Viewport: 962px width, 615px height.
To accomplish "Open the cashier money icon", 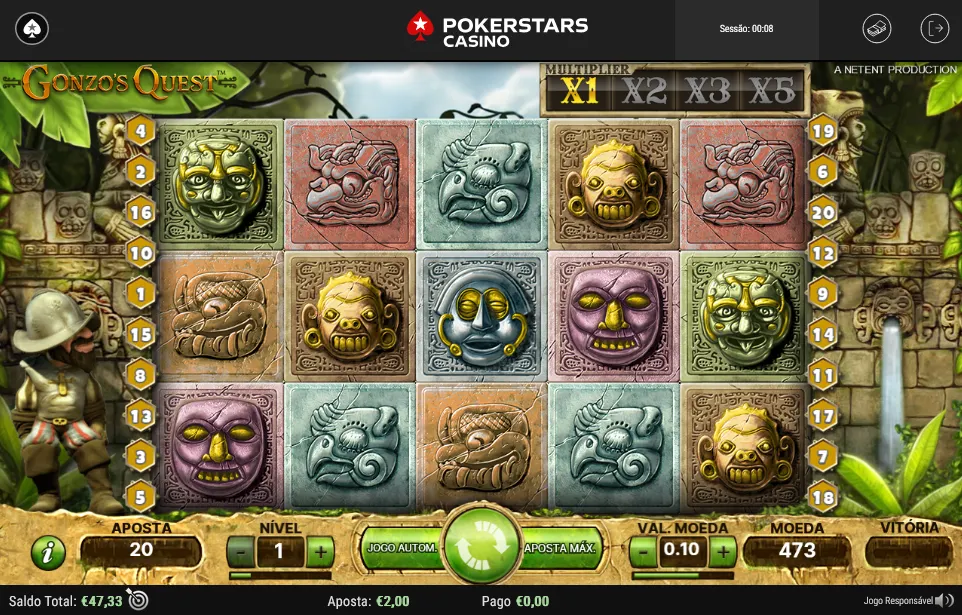I will coord(877,28).
